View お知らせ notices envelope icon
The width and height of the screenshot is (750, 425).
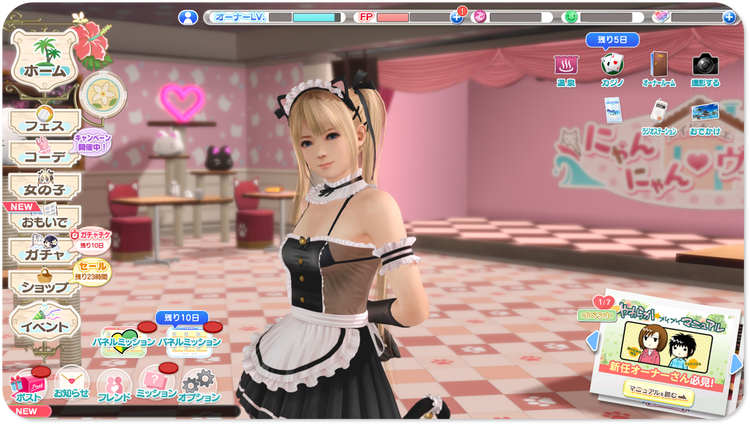click(69, 385)
